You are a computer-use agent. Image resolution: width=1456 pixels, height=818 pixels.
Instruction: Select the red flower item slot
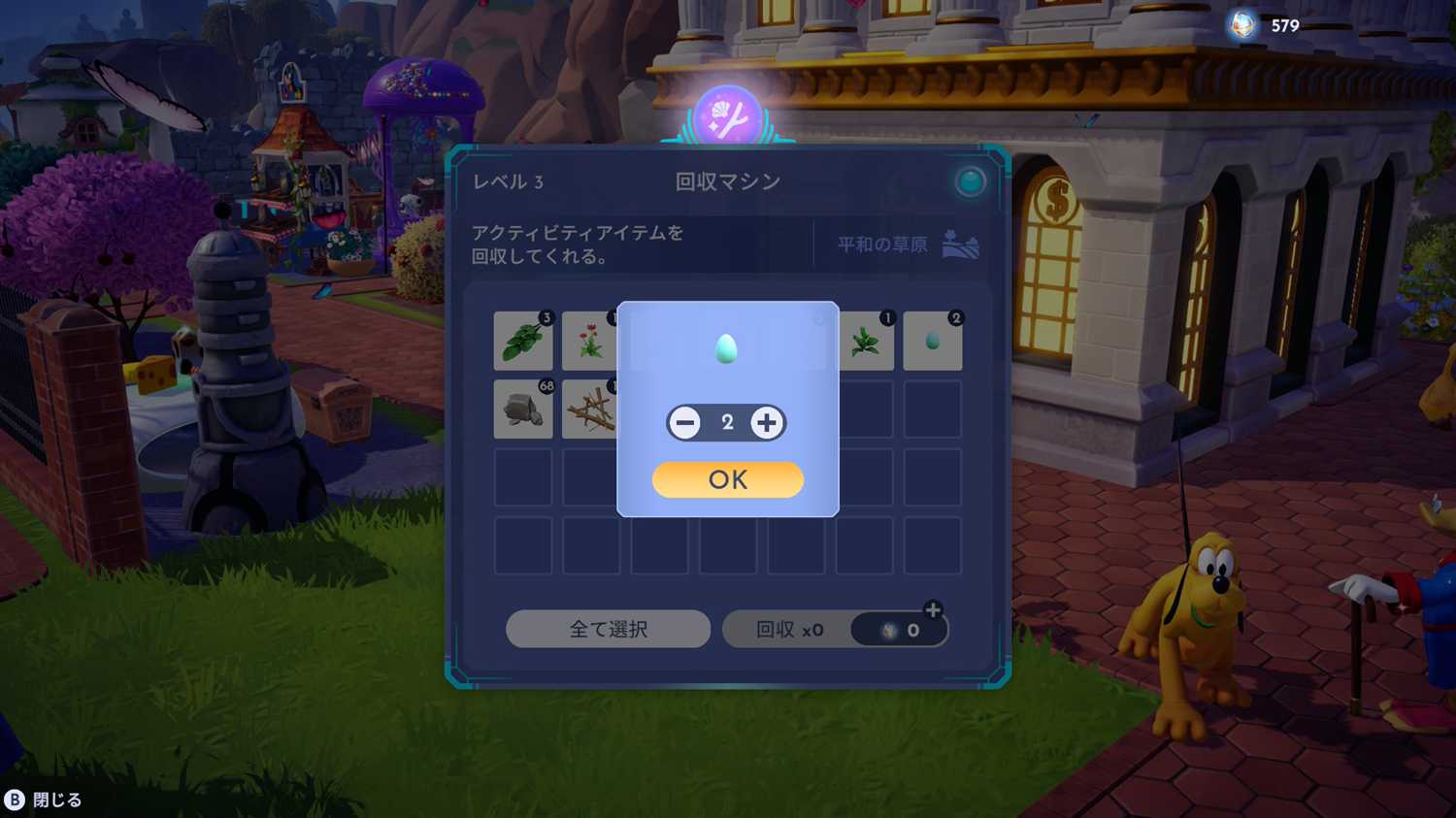click(x=590, y=342)
